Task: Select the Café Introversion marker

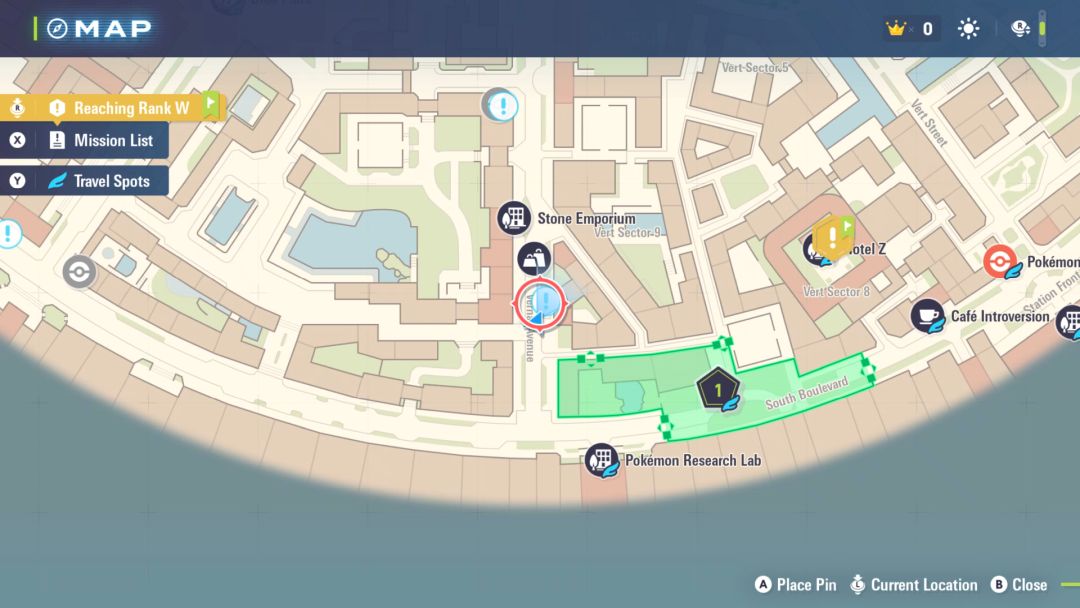Action: click(x=928, y=316)
